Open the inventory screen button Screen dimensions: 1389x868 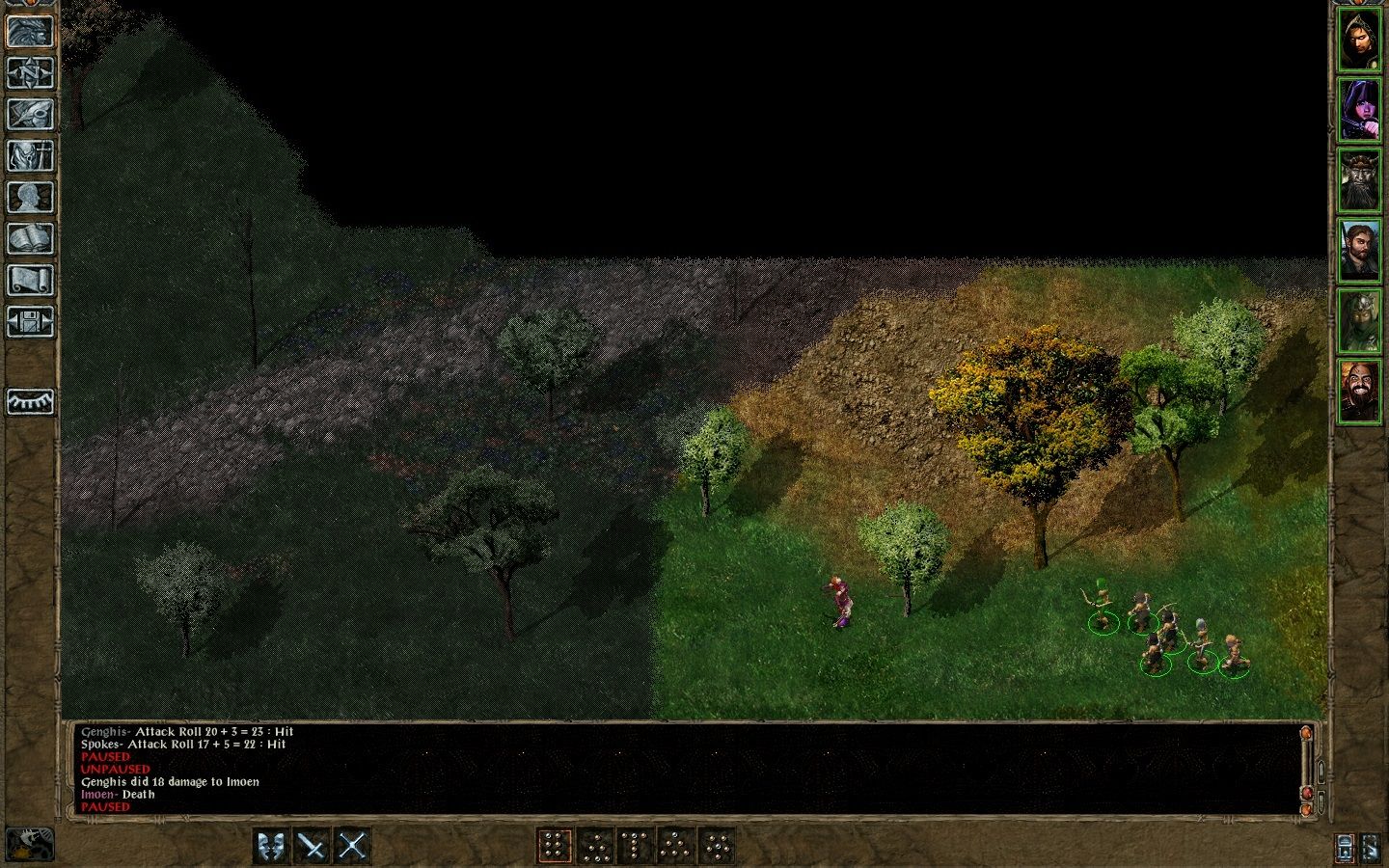30,155
